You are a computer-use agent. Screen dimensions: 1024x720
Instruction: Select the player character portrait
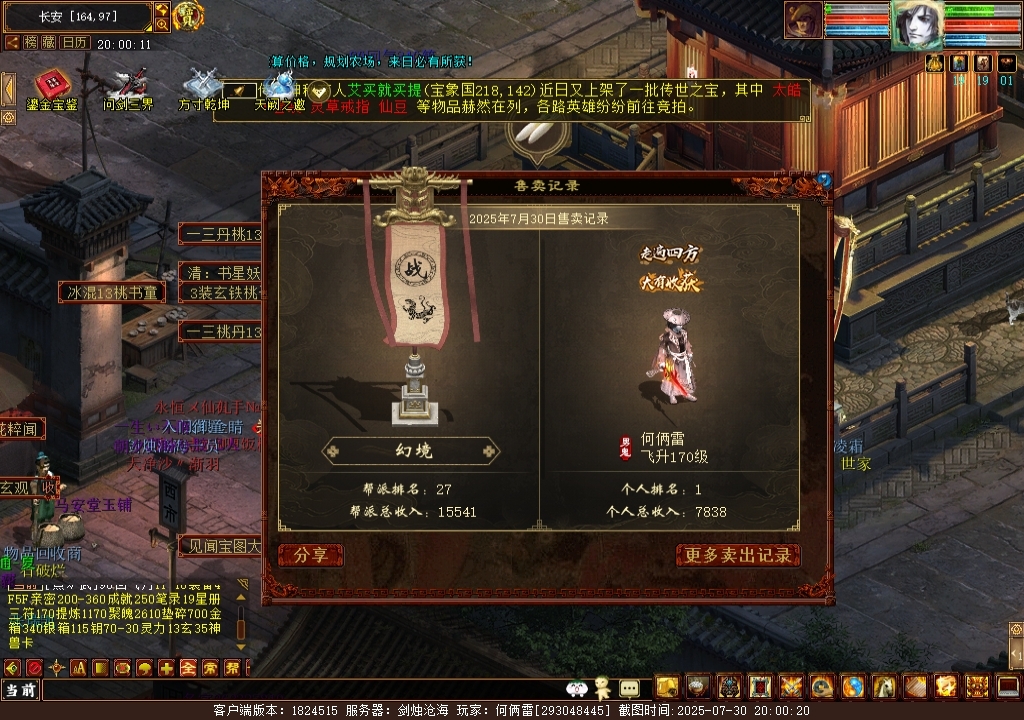(x=916, y=26)
